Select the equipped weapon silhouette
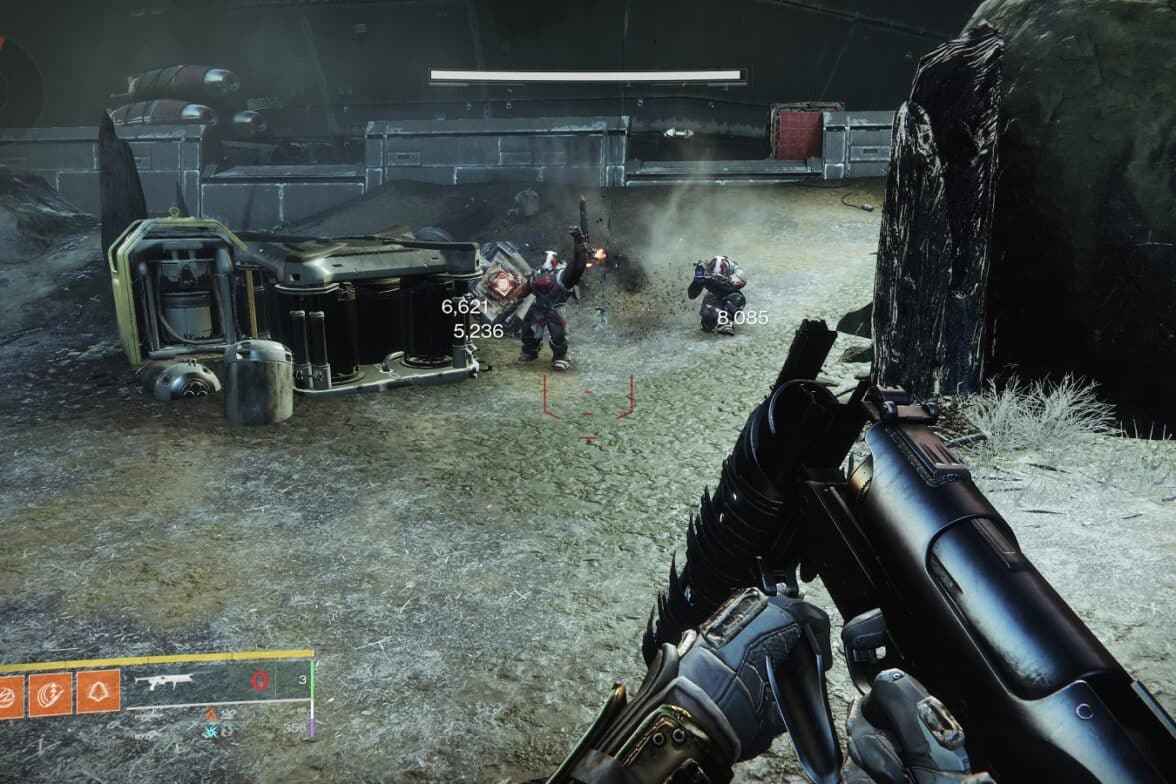Viewport: 1176px width, 784px height. click(163, 682)
